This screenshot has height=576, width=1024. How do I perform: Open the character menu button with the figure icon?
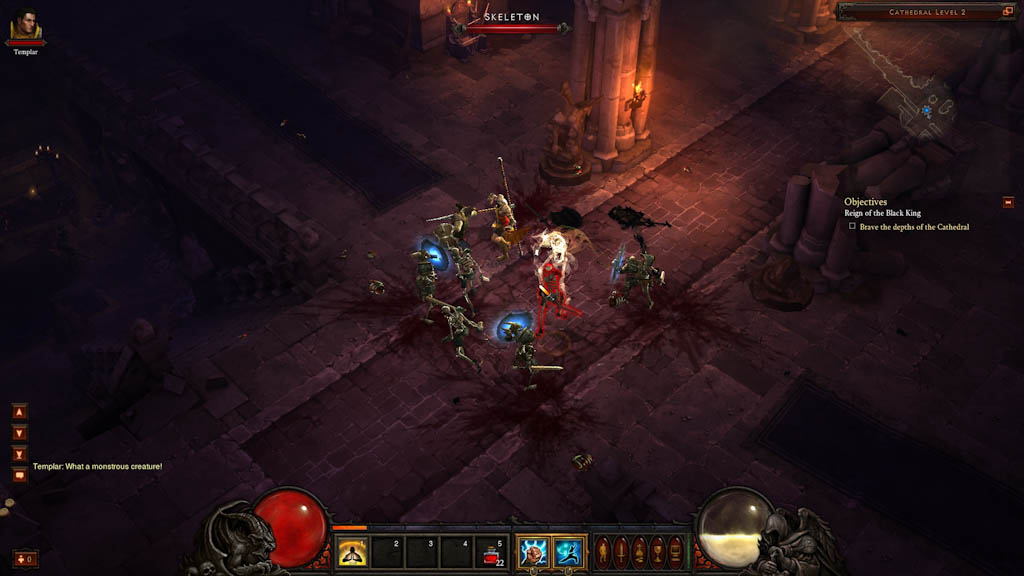[x=602, y=552]
